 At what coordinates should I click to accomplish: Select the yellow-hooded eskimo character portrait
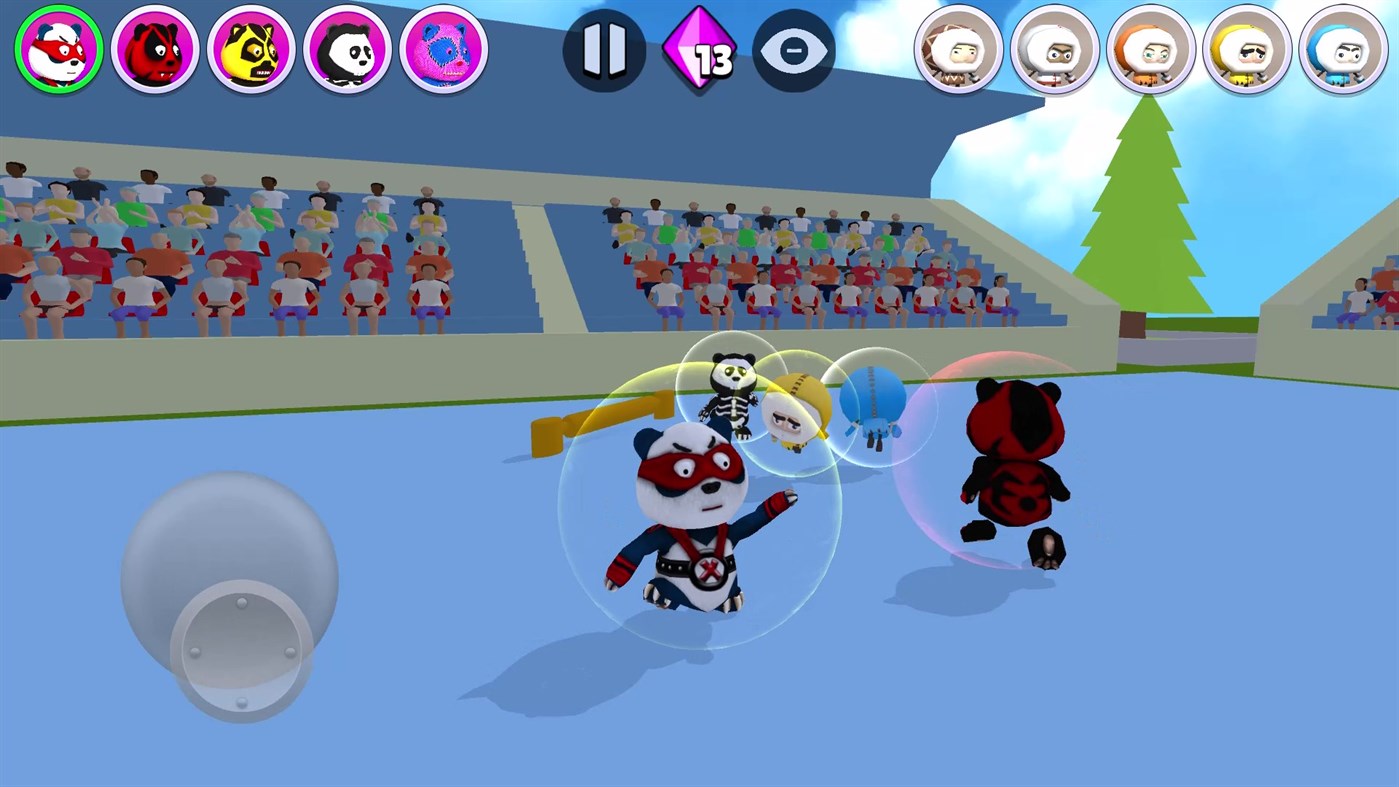[x=1246, y=49]
